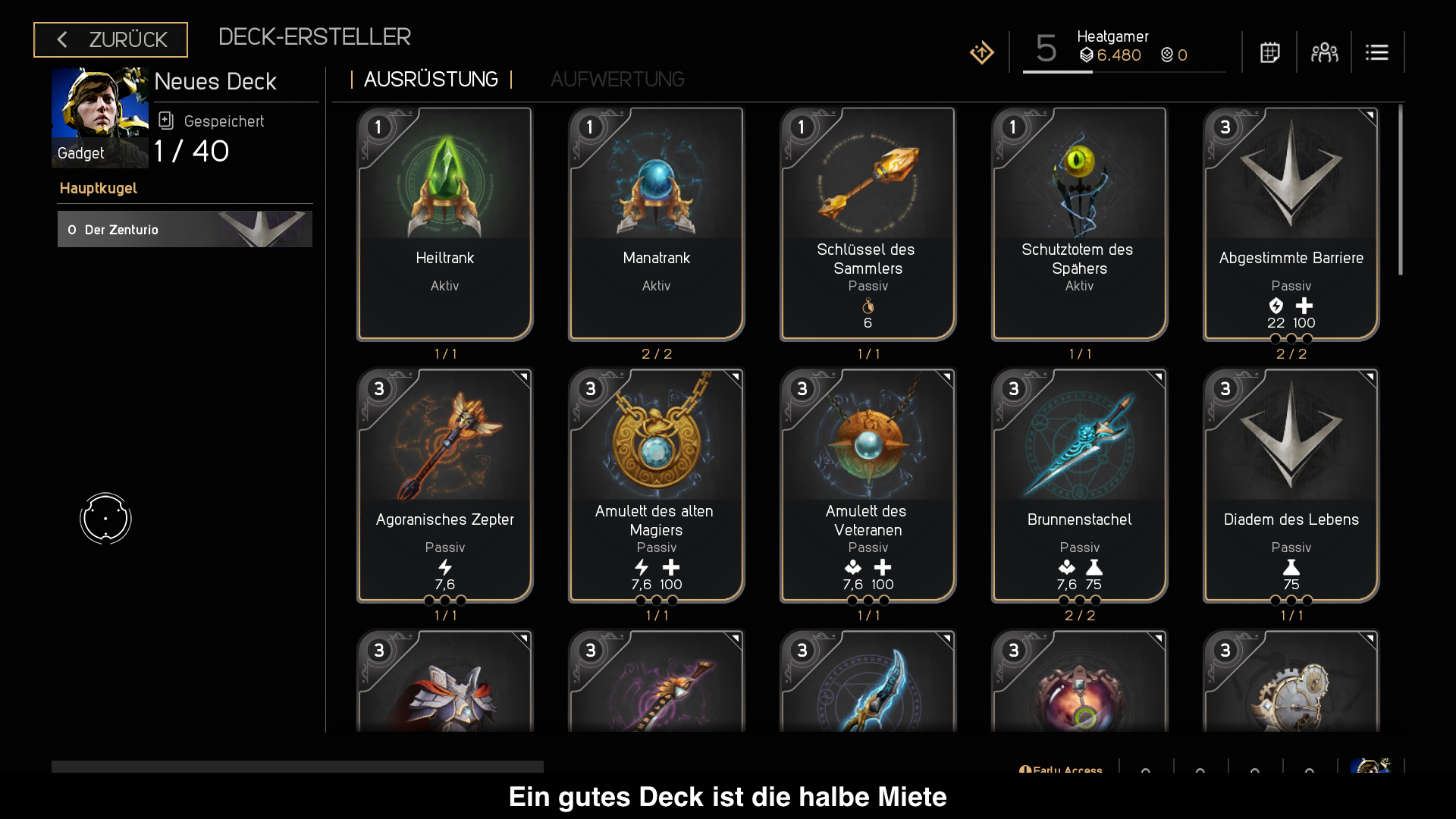Open the Gadget hero portrait
Viewport: 1456px width, 819px height.
100,118
